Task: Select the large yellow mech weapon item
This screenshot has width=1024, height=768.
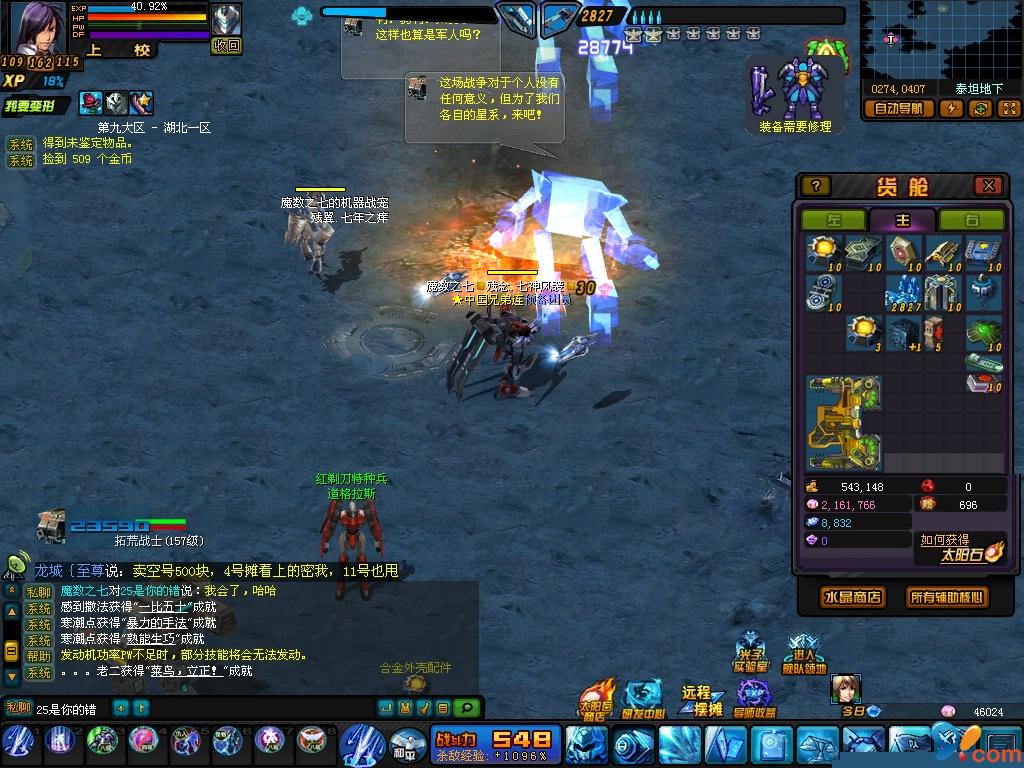Action: tap(843, 423)
